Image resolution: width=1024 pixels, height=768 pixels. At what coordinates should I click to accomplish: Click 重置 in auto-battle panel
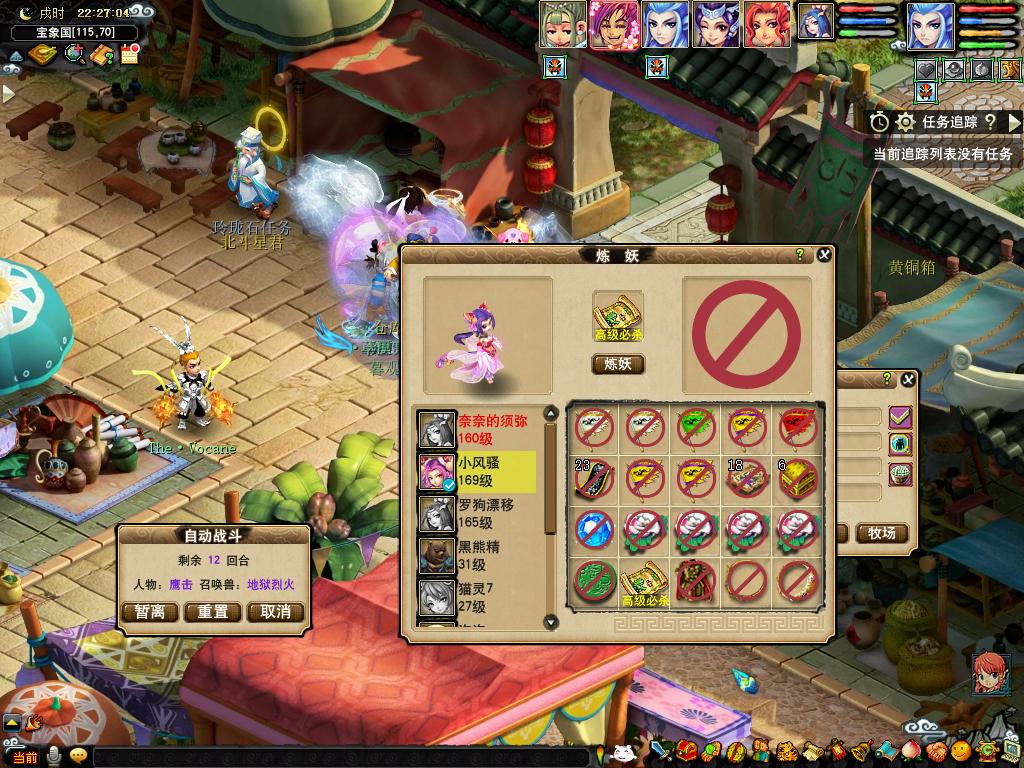pos(212,612)
